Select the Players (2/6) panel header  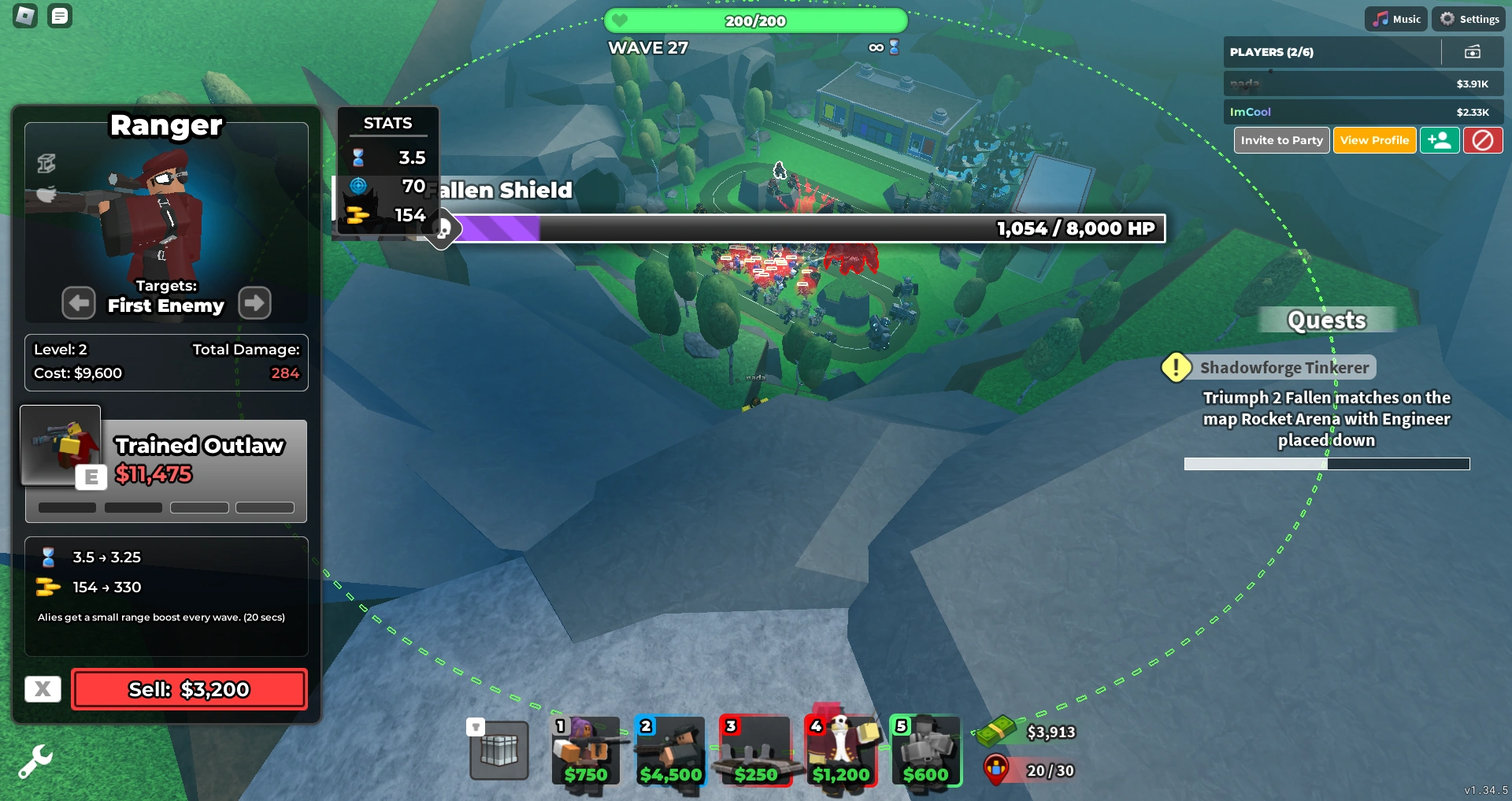point(1271,52)
